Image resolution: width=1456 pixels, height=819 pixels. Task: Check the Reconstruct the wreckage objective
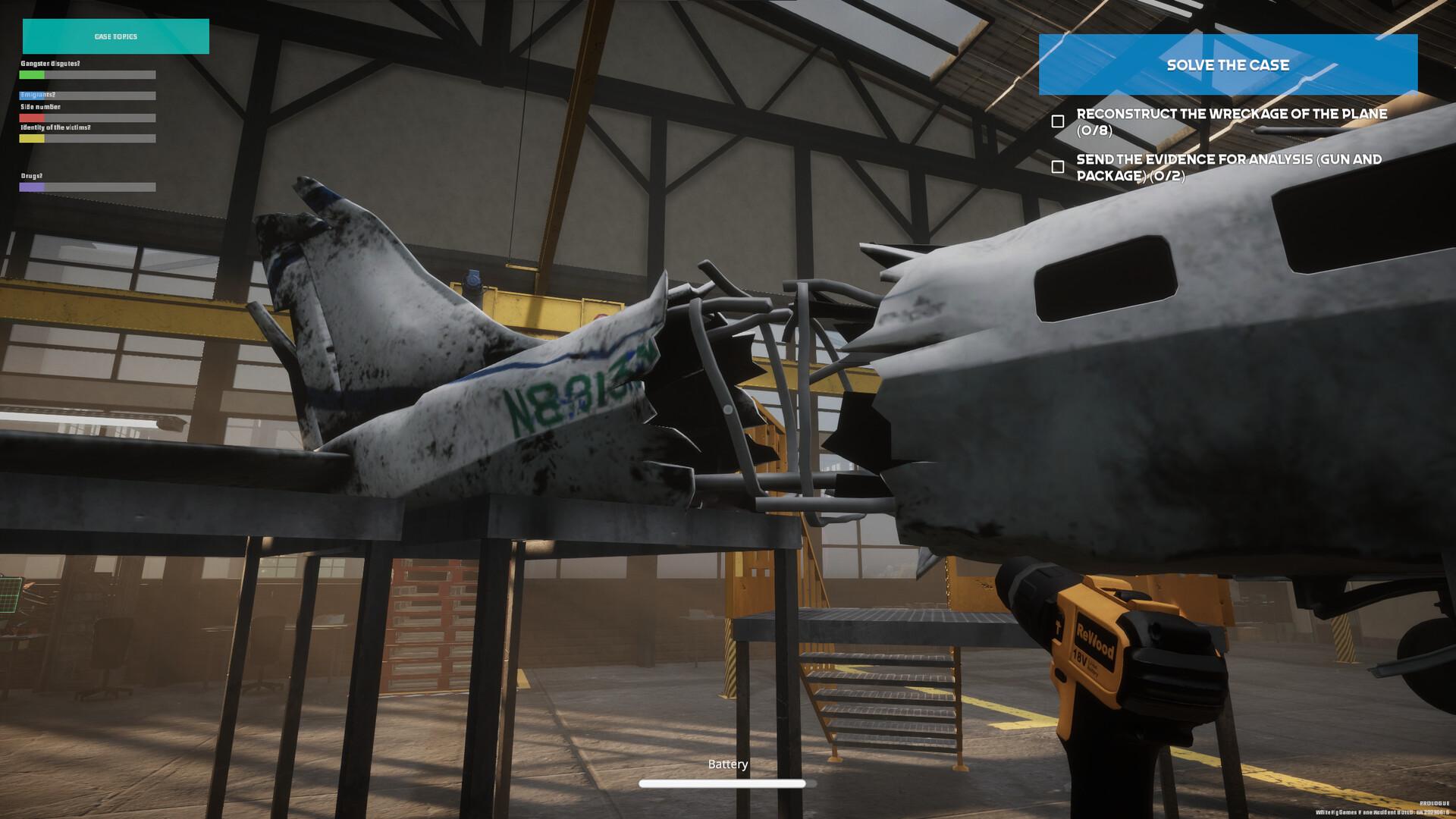pos(1059,120)
